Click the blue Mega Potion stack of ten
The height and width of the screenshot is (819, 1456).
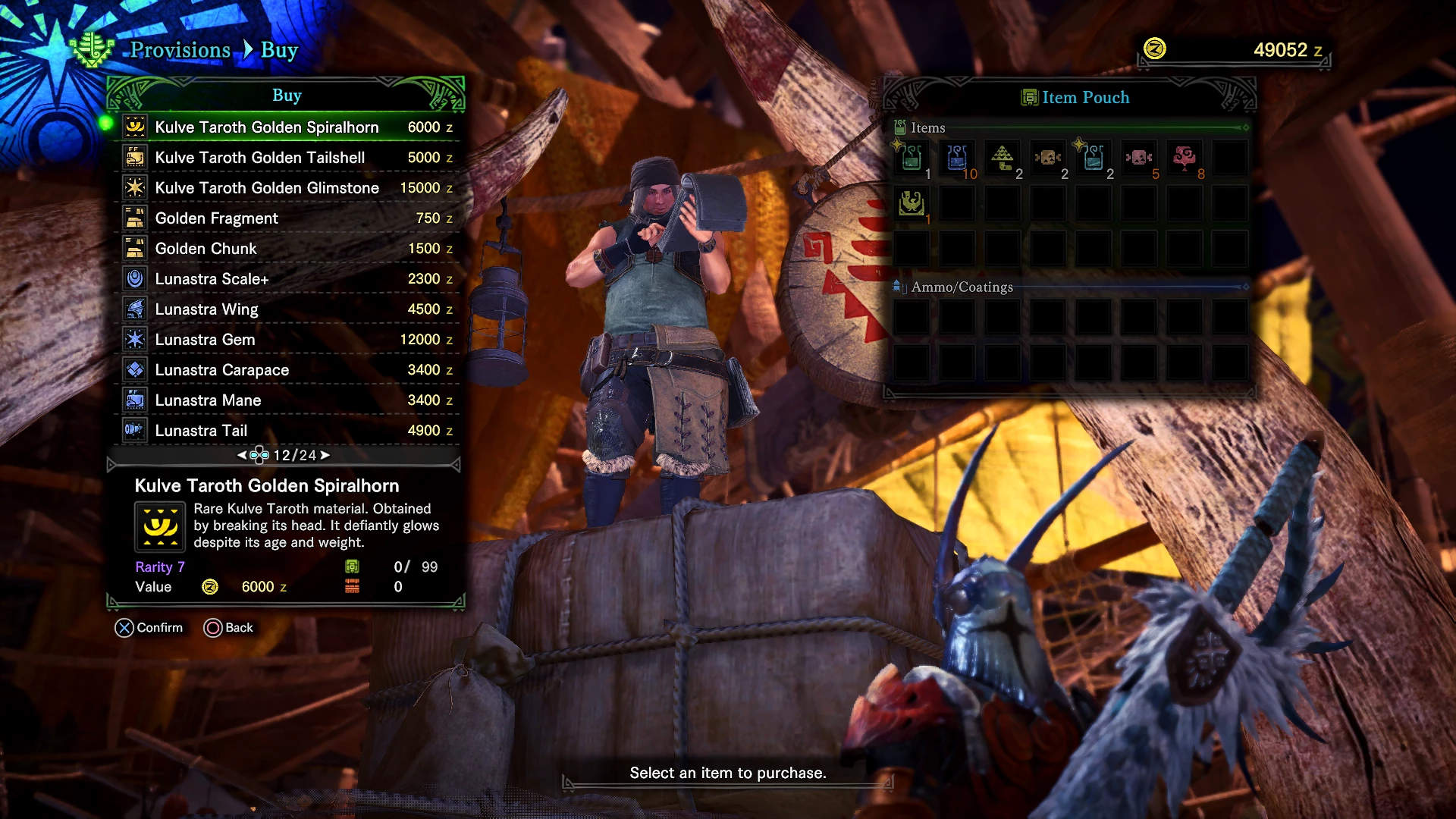(956, 158)
